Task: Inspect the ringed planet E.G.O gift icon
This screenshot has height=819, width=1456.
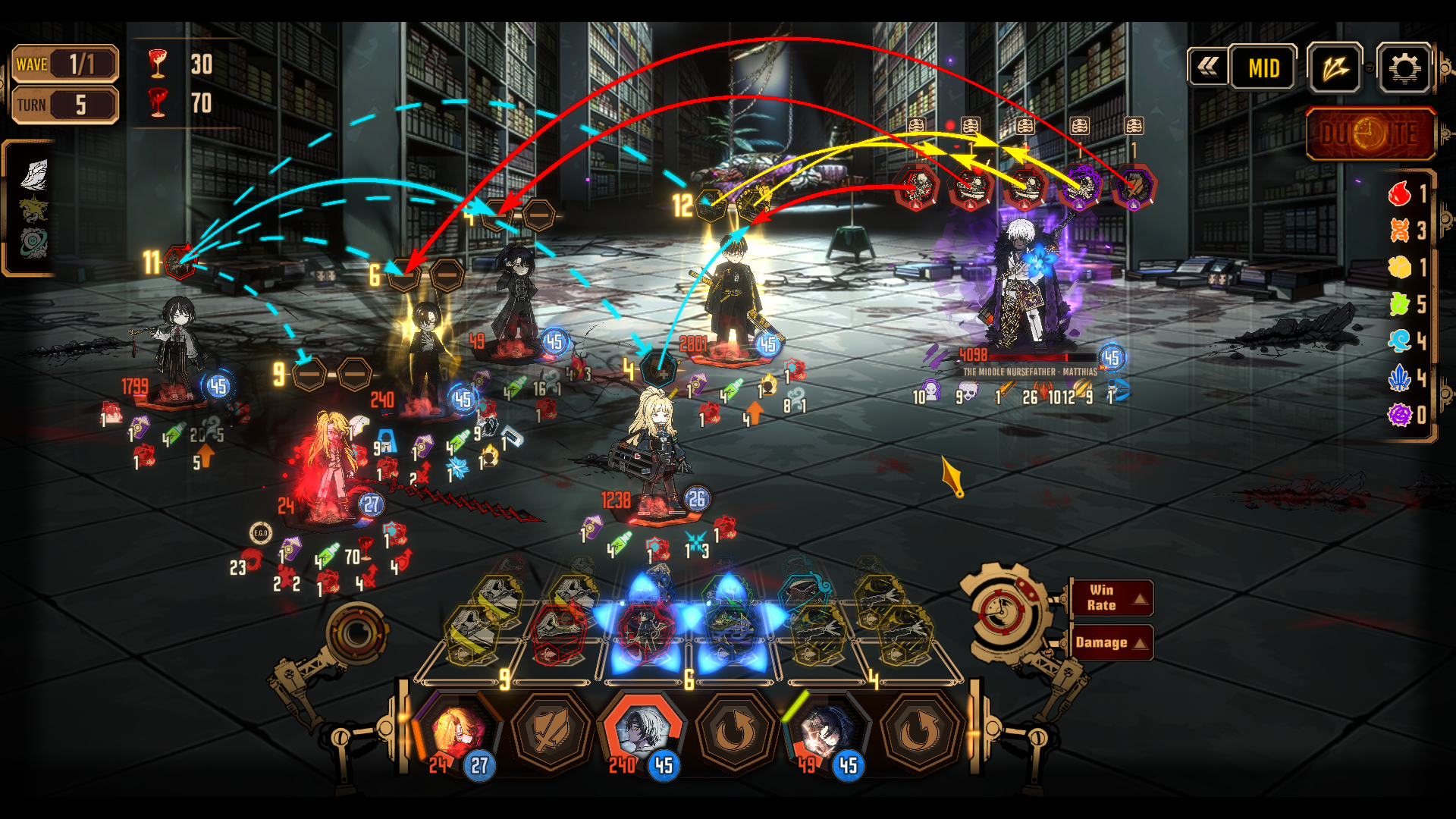Action: tap(34, 243)
